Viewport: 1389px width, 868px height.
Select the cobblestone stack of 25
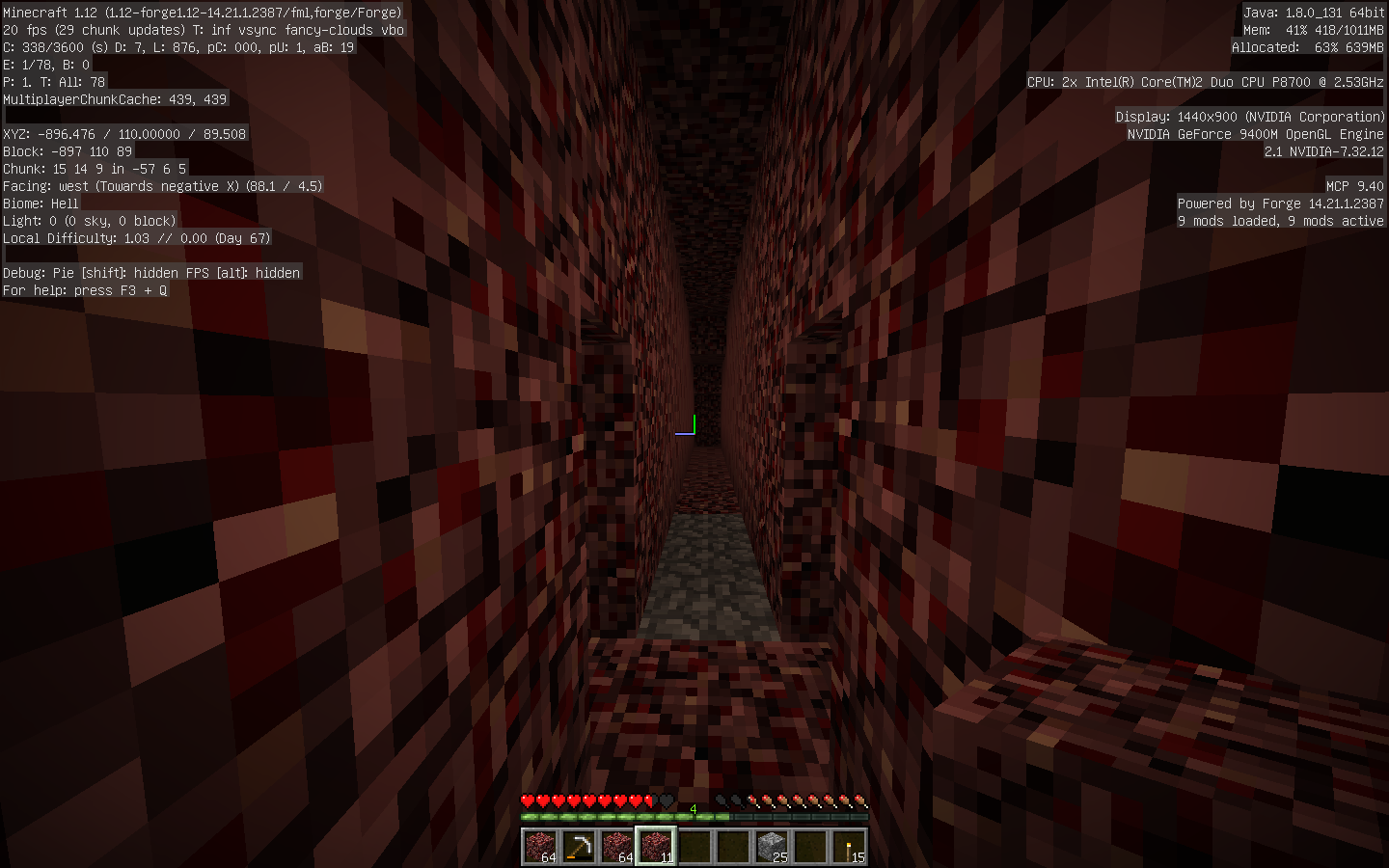click(772, 846)
